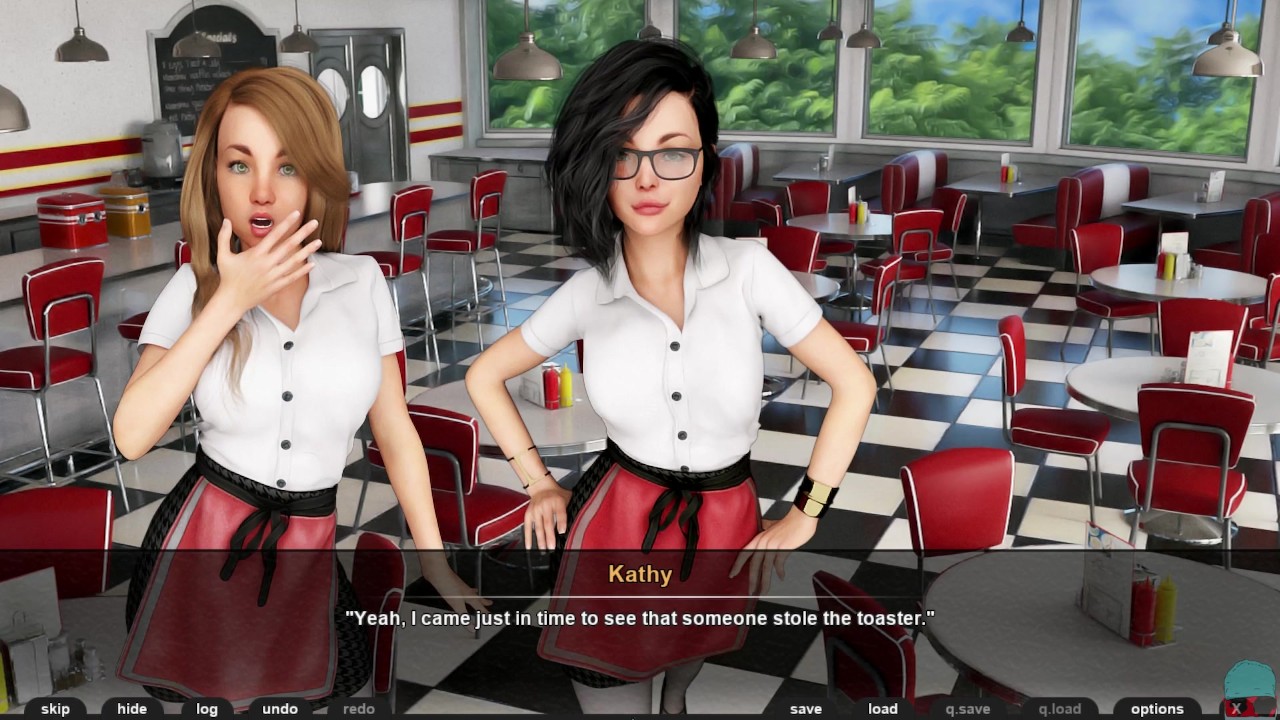Quick save with q.save
Viewport: 1280px width, 720px height.
tap(968, 709)
